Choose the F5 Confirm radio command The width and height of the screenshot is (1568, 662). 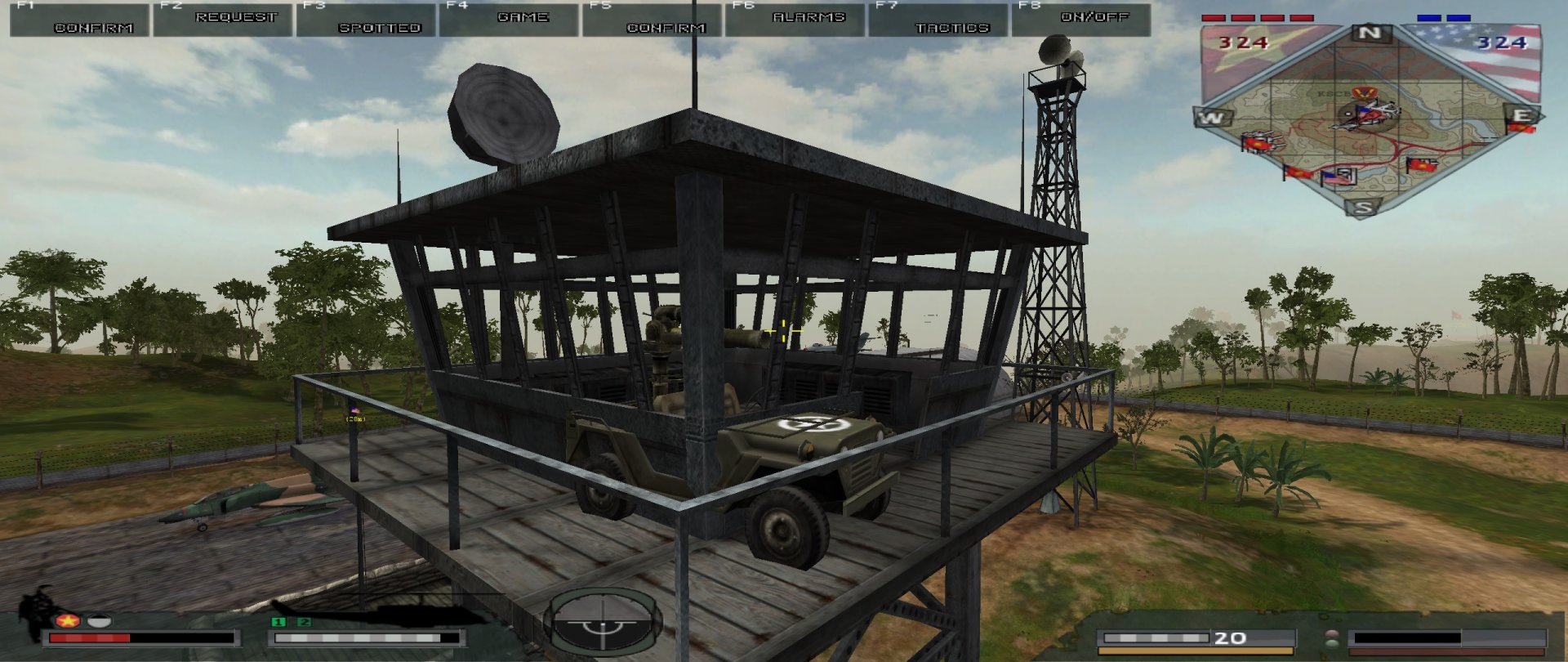click(653, 20)
